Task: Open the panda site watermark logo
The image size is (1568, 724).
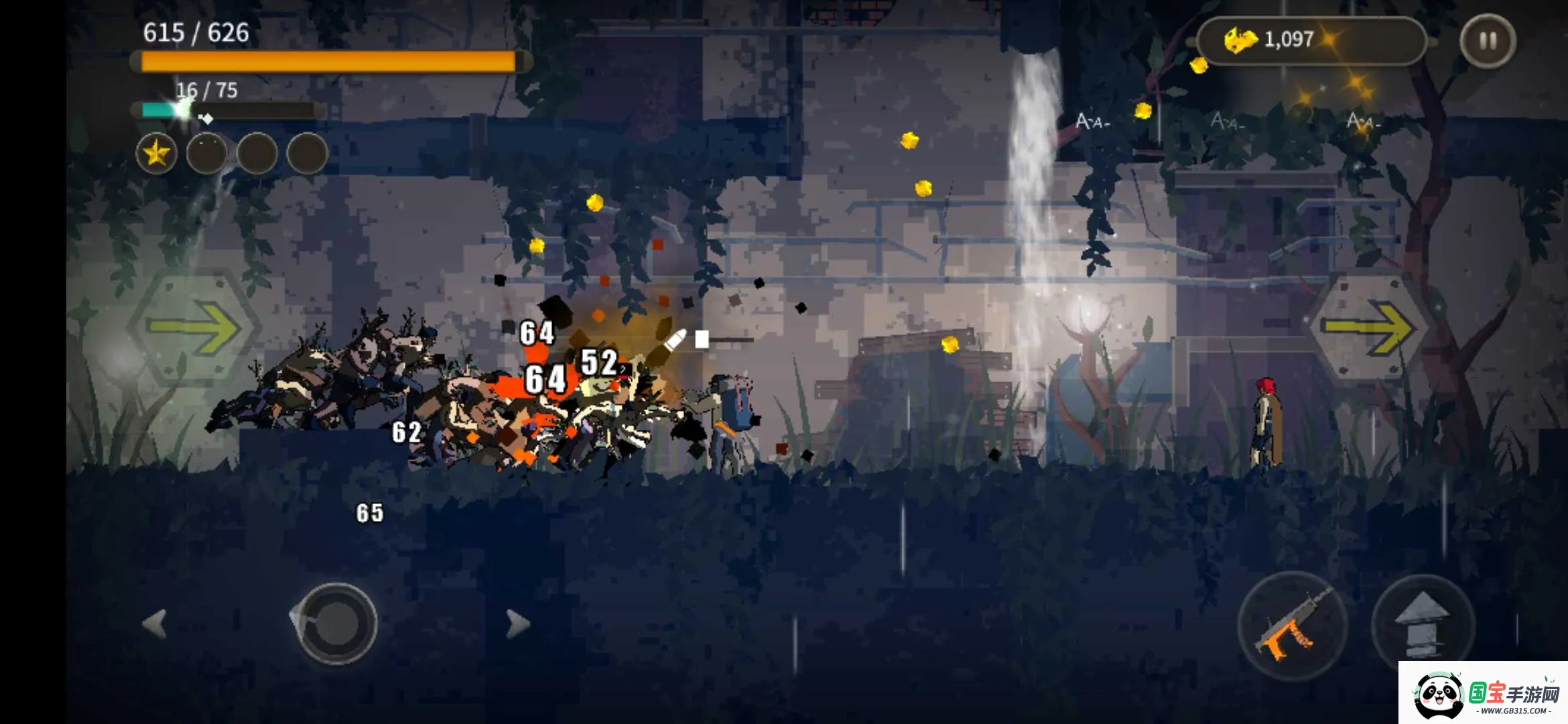Action: (x=1482, y=695)
